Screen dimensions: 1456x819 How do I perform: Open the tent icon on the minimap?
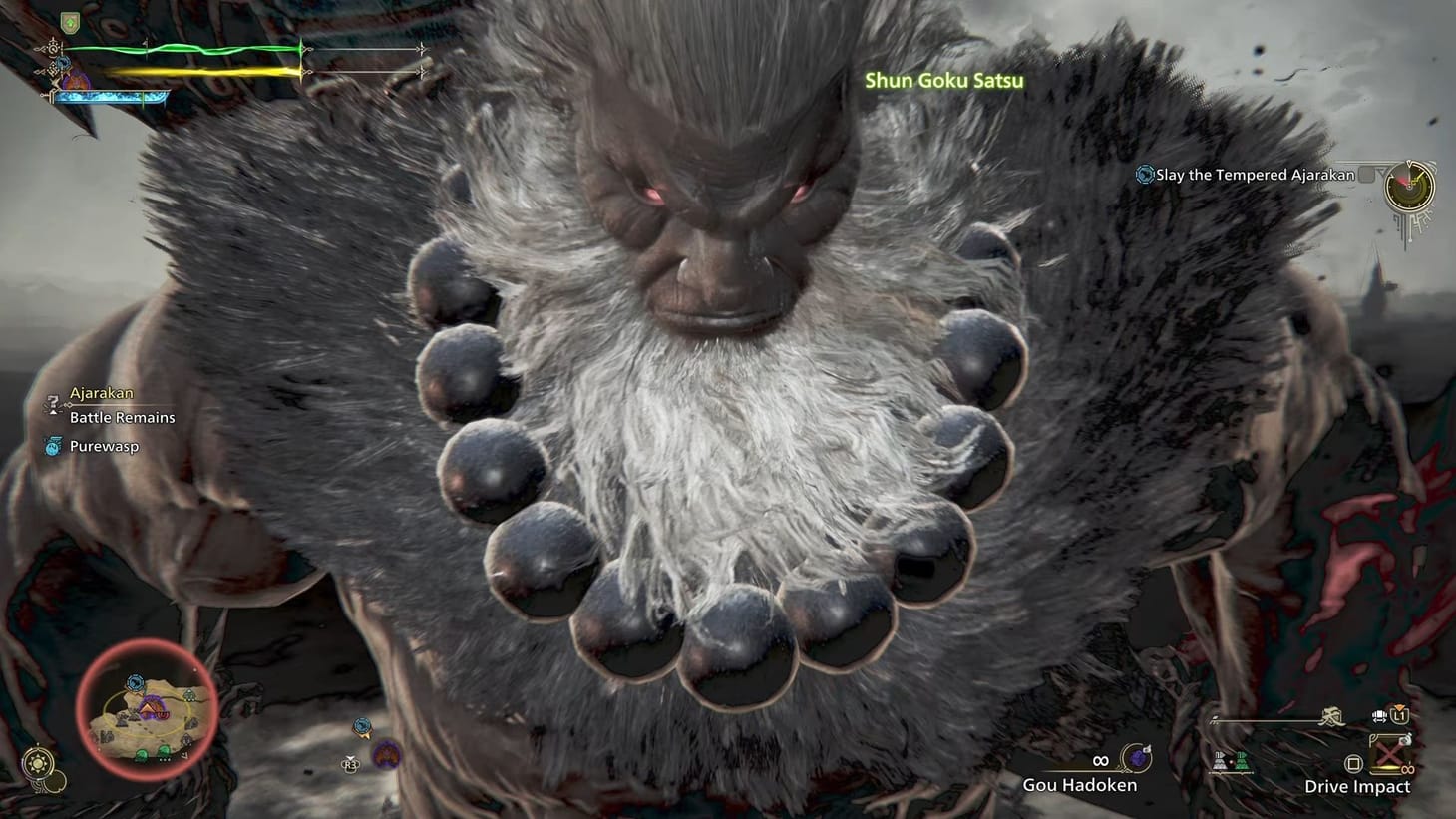tap(149, 709)
